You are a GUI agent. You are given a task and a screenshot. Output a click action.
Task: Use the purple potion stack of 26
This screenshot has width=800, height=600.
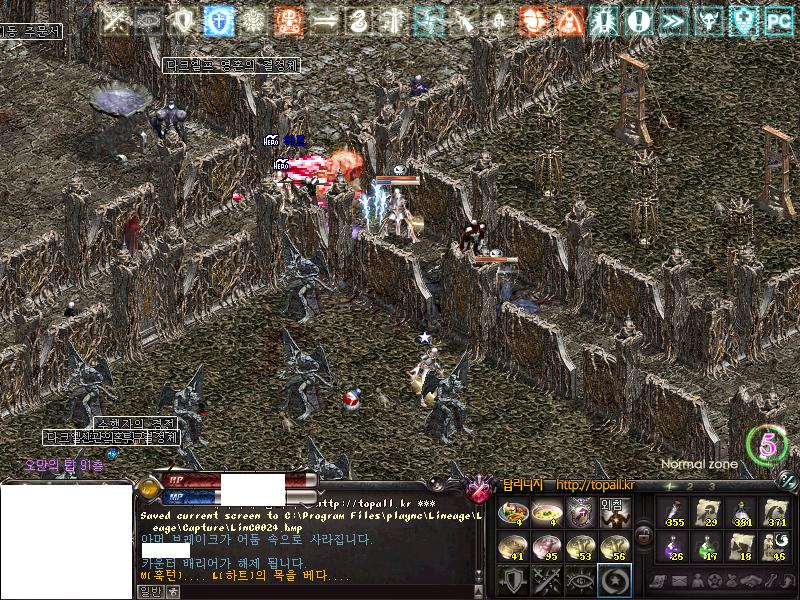point(674,546)
